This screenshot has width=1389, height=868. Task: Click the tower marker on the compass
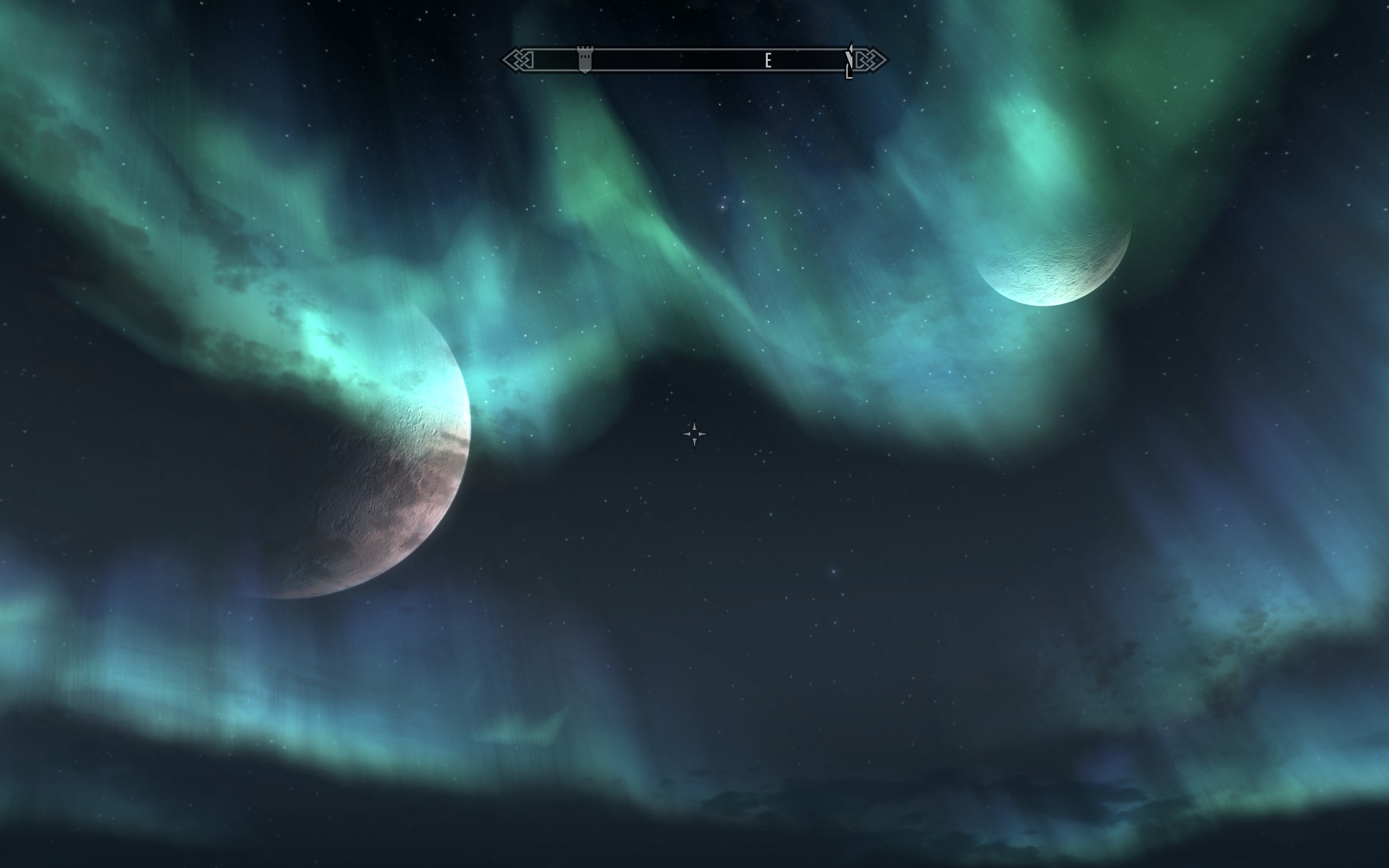(x=584, y=60)
